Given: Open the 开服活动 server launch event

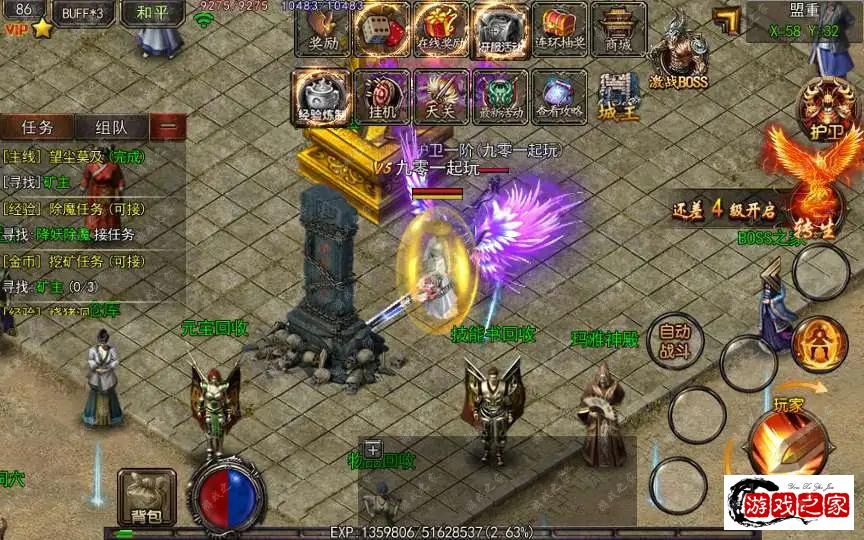Looking at the screenshot, I should tap(500, 28).
